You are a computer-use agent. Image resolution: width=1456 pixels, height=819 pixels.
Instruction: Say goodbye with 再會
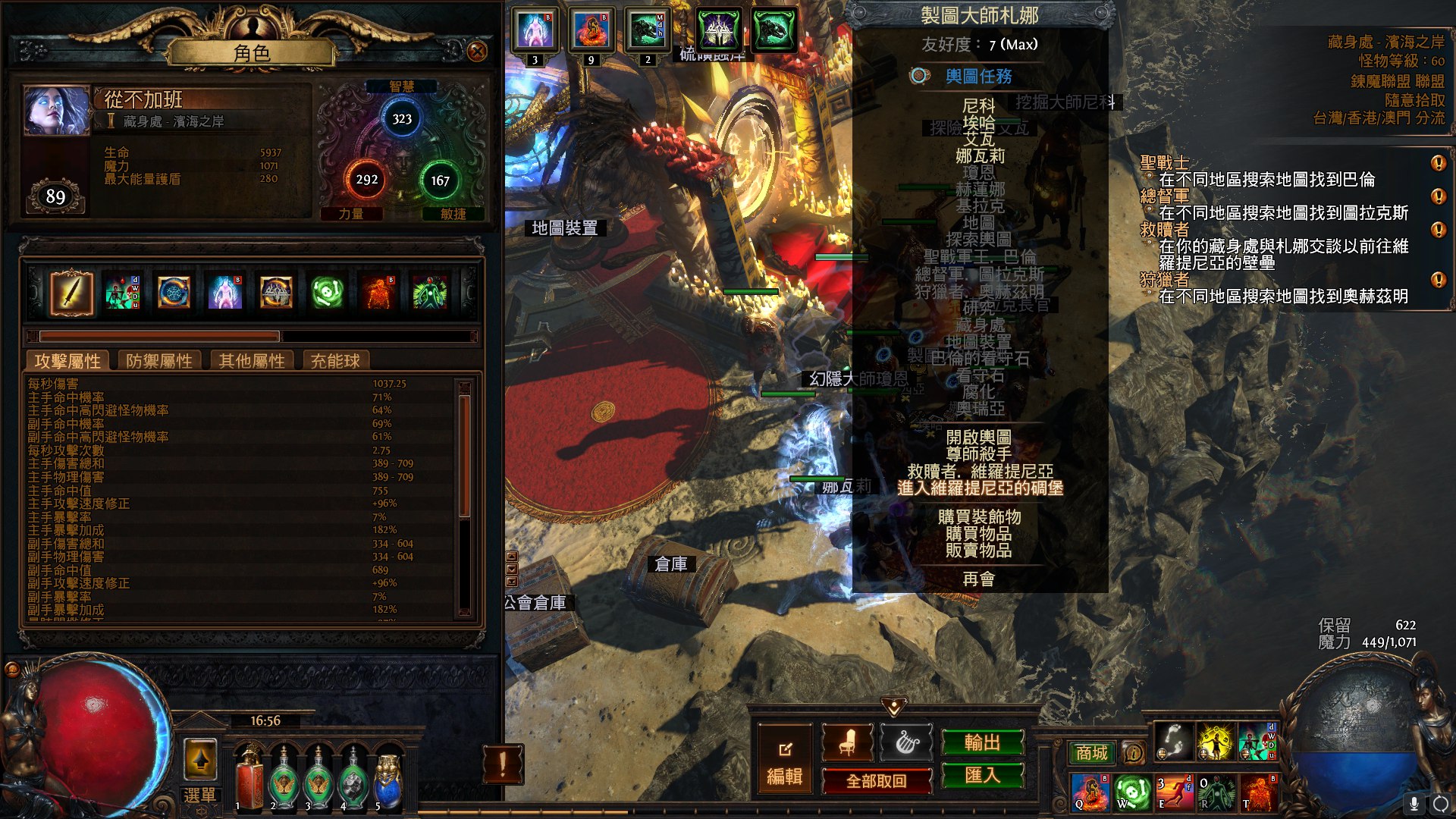(x=978, y=579)
